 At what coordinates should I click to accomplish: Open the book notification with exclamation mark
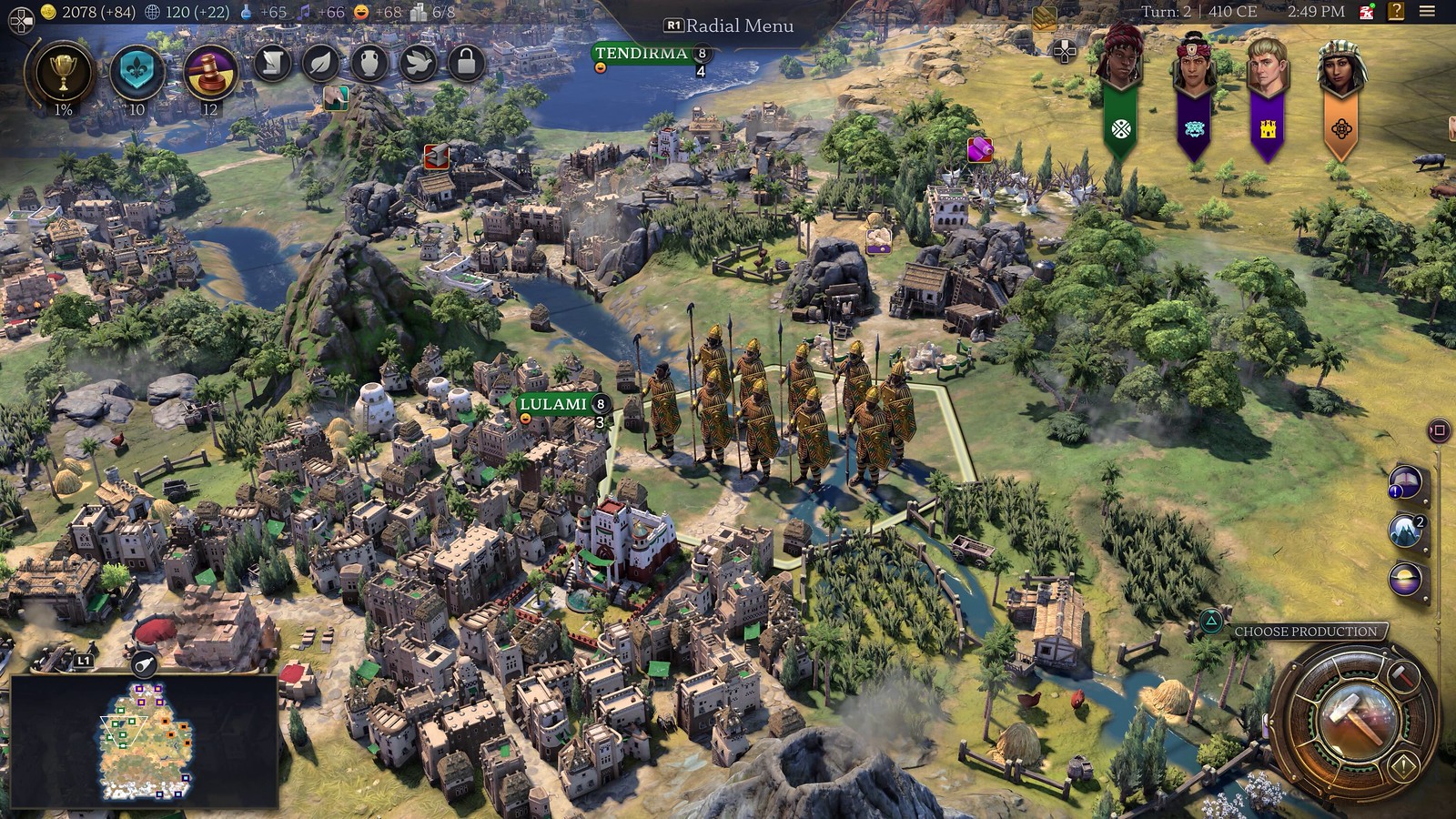1405,480
